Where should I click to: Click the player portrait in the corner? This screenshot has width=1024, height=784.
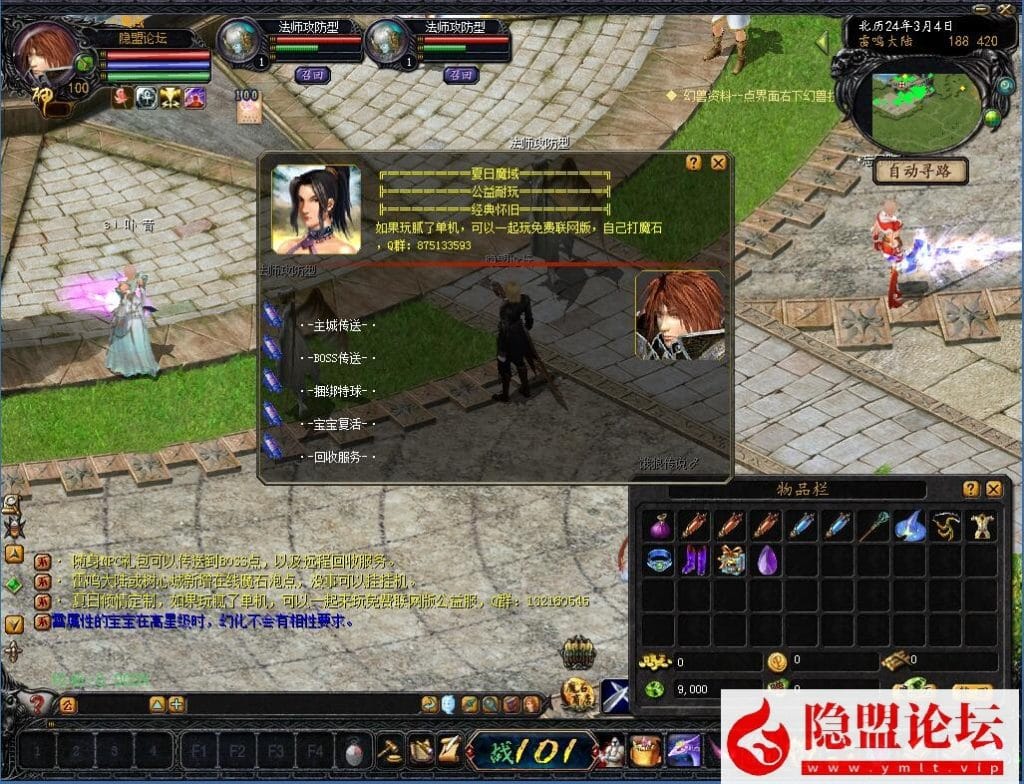click(44, 56)
